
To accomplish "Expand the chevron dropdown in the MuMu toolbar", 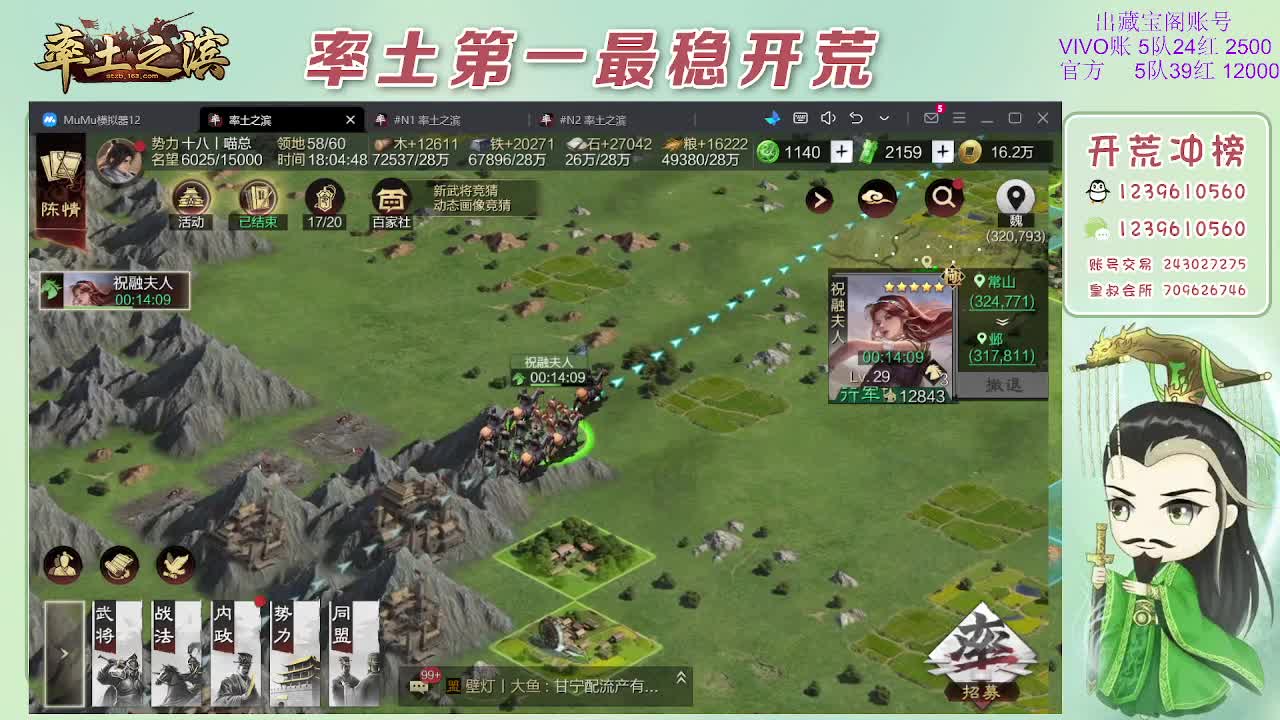I will tap(884, 117).
